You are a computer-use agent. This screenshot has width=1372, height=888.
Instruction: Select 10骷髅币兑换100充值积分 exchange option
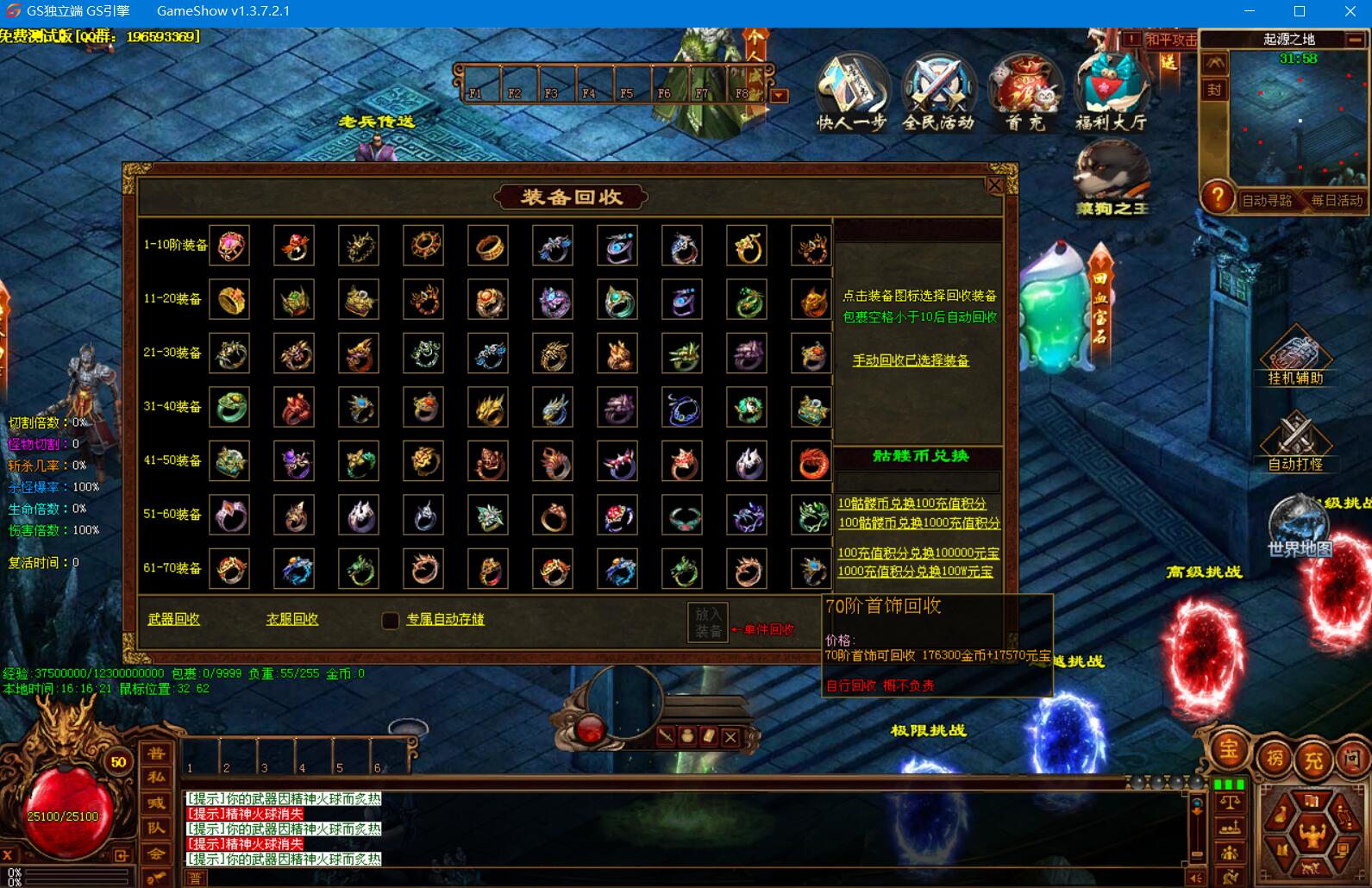pyautogui.click(x=912, y=504)
